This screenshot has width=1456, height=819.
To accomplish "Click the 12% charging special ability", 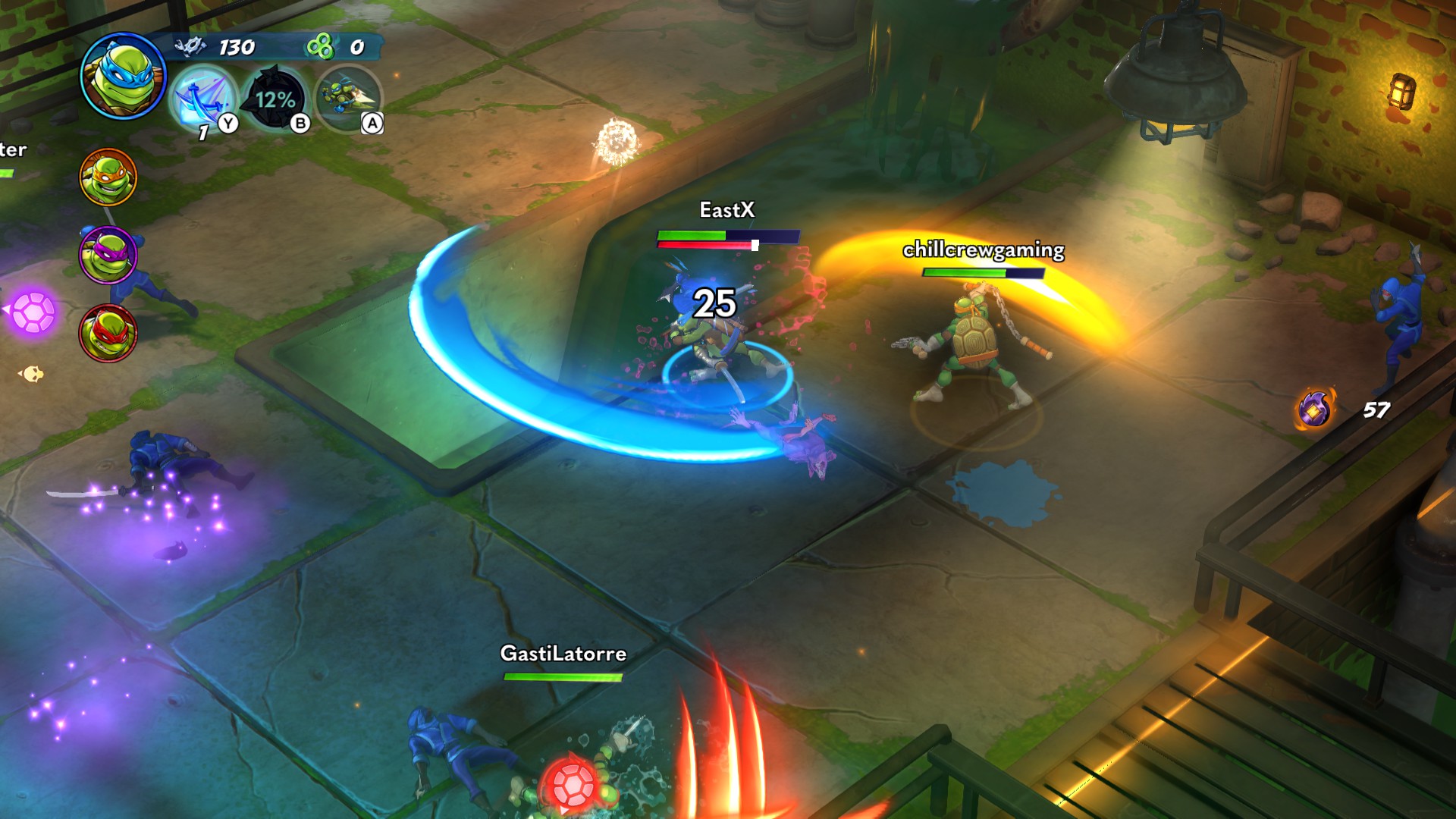I will coord(275,99).
